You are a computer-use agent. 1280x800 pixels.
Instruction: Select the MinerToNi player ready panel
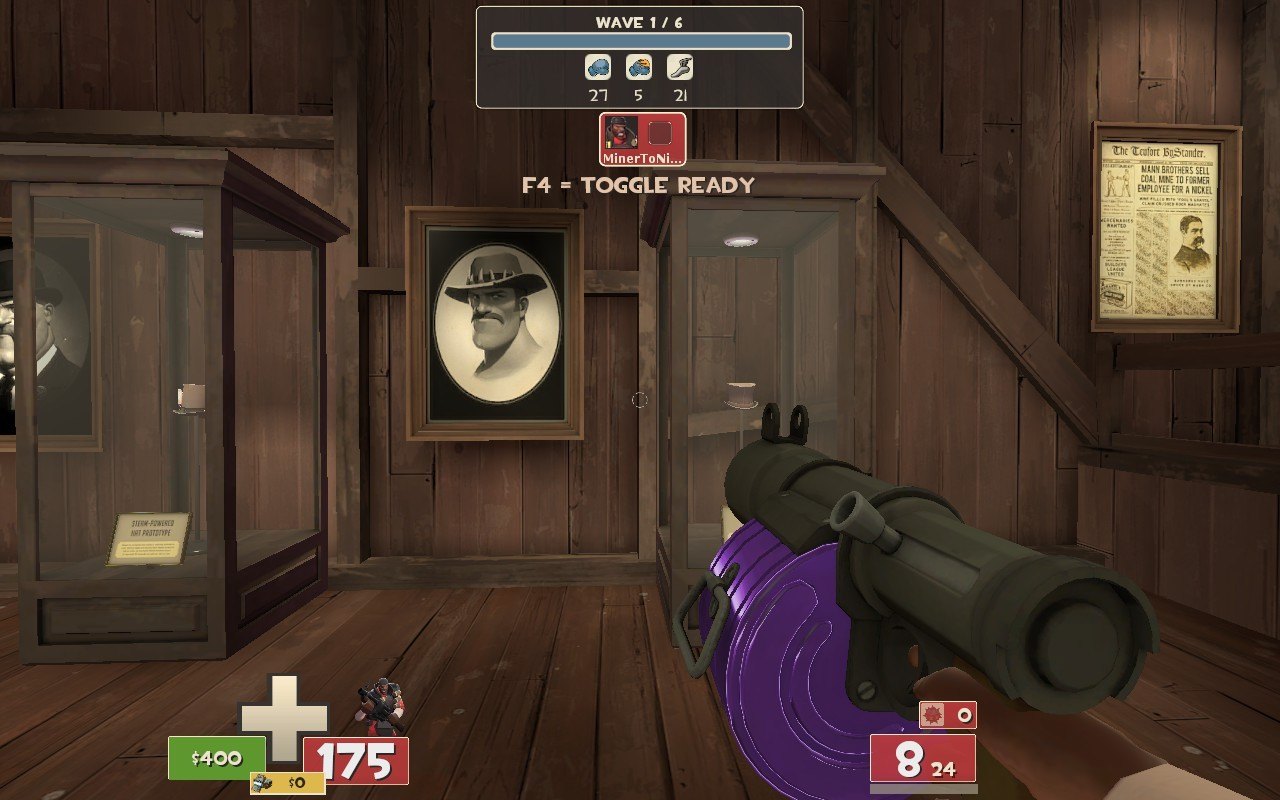coord(643,139)
